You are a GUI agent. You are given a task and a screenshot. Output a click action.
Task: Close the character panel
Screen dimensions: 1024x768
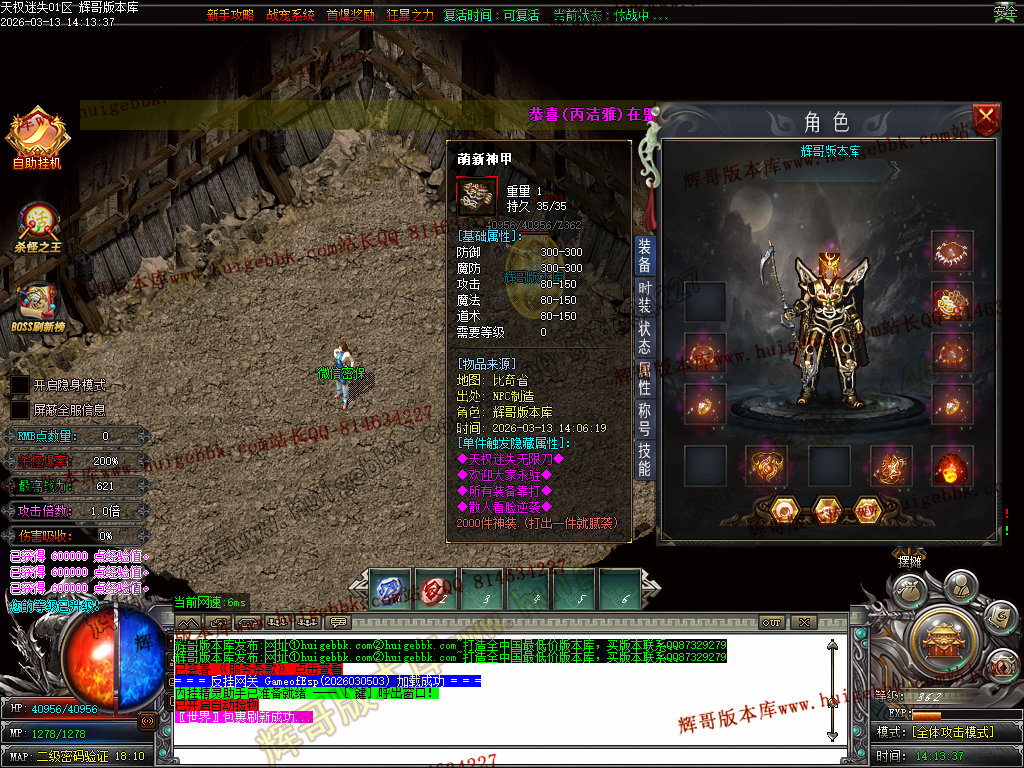(986, 119)
